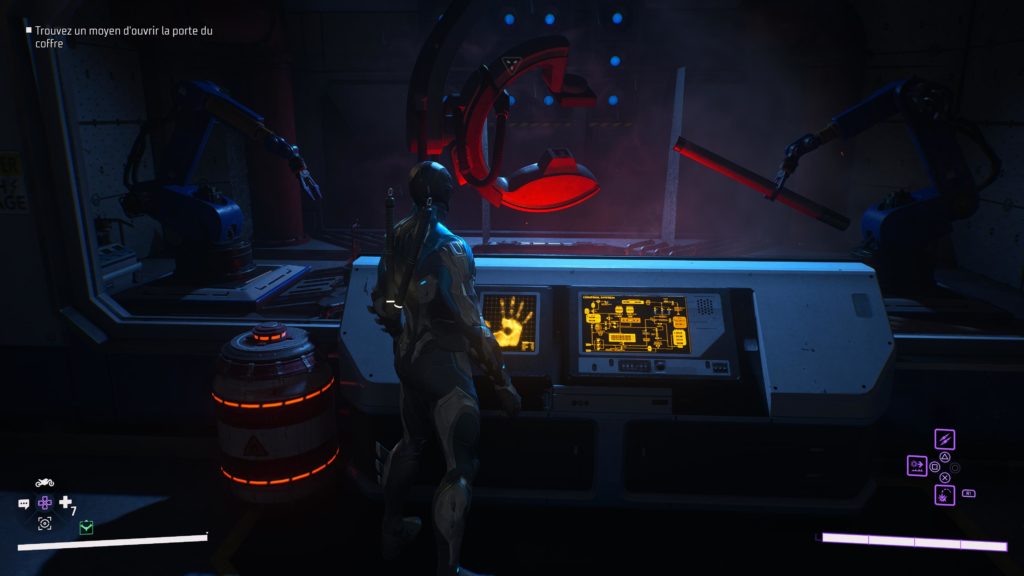Summon the motorcycle via its icon

[x=45, y=482]
